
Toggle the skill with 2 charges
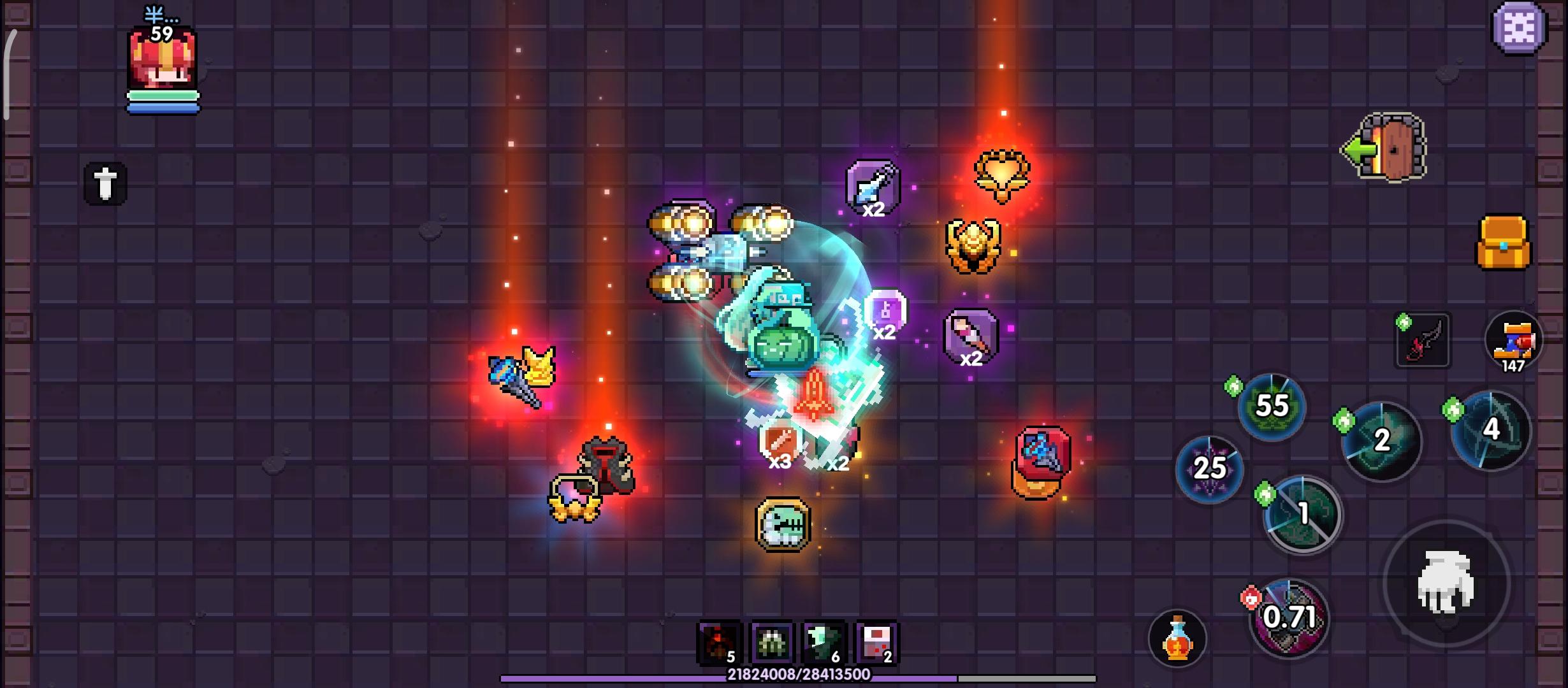pos(1382,441)
